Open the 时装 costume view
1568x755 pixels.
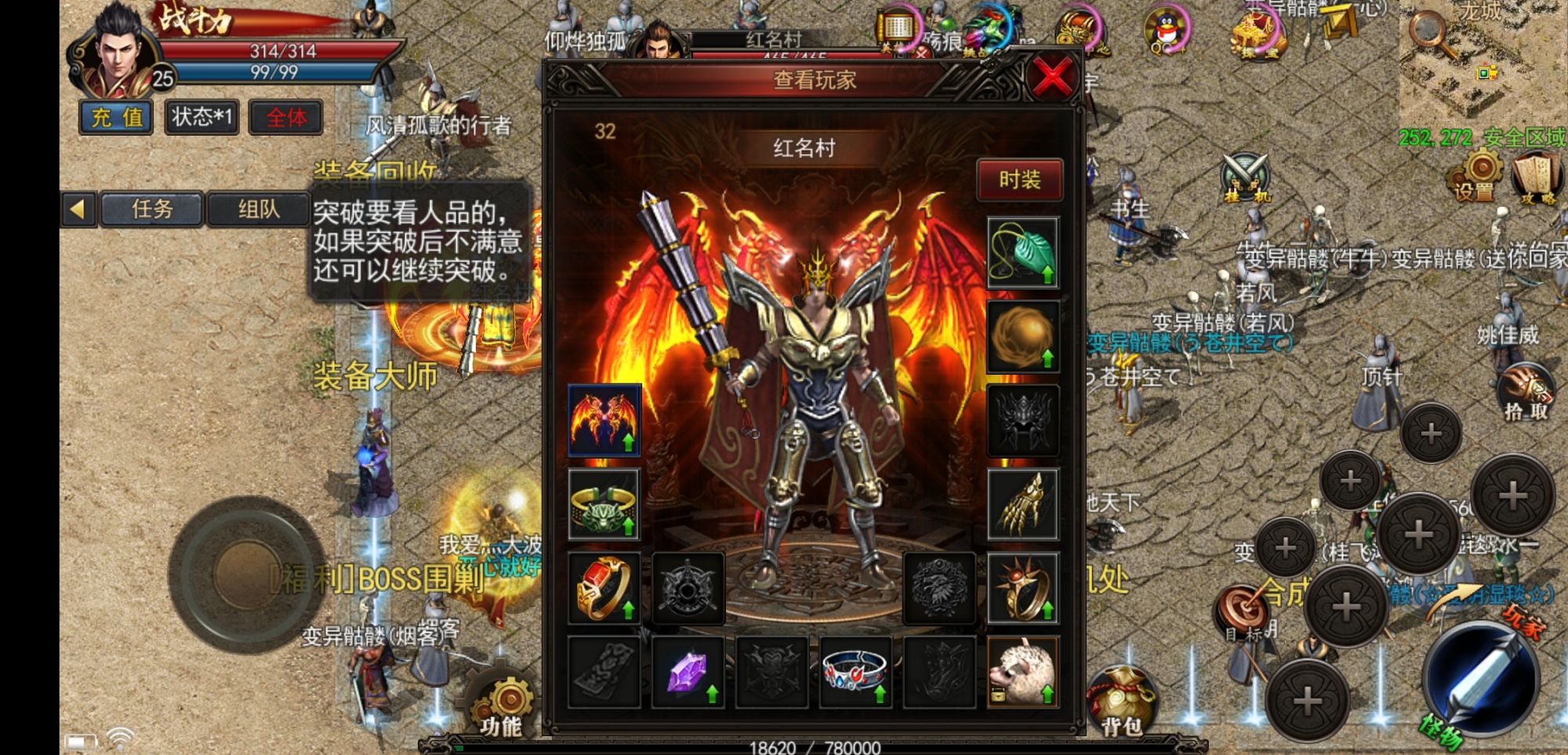pyautogui.click(x=1019, y=180)
